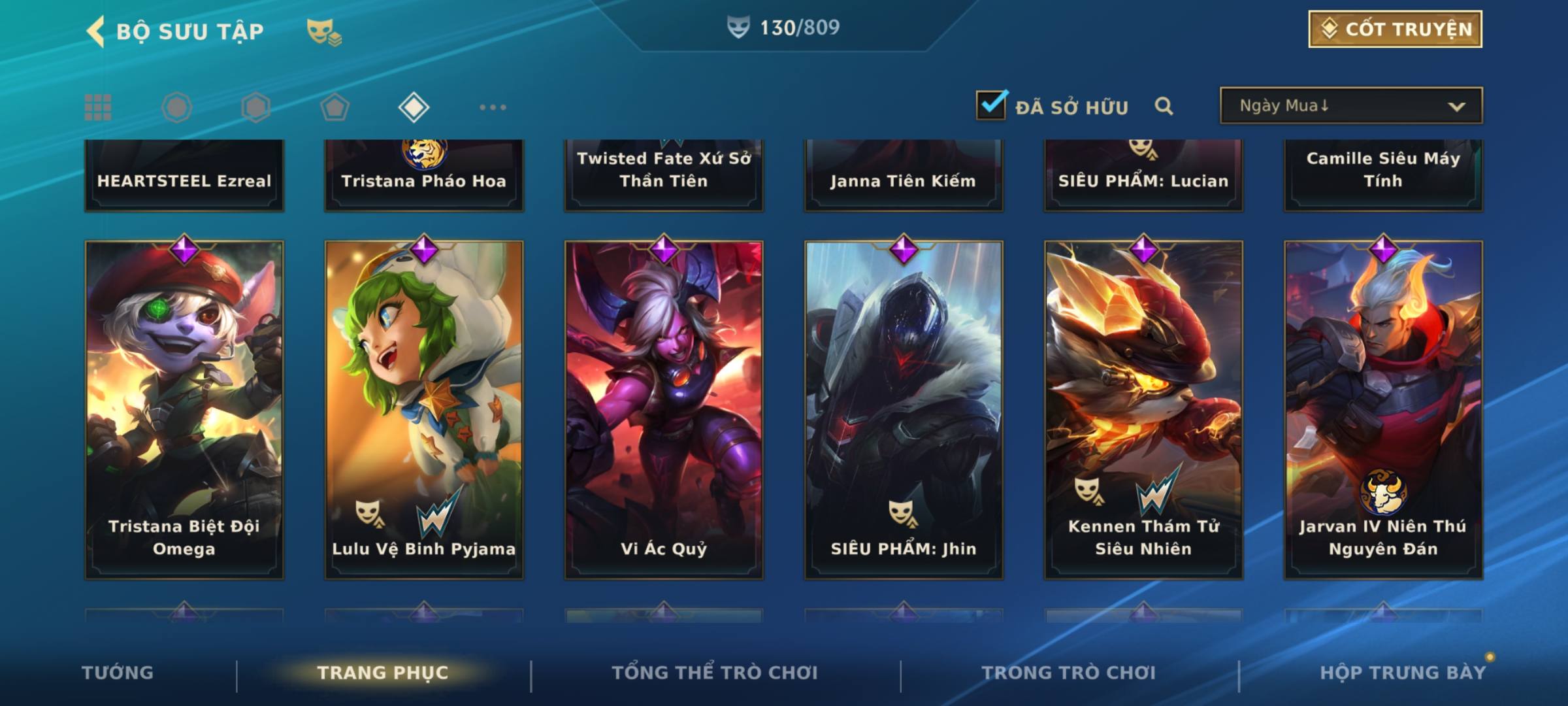The height and width of the screenshot is (706, 1568).
Task: Open the Ngày Mua sort dropdown
Action: [x=1350, y=106]
